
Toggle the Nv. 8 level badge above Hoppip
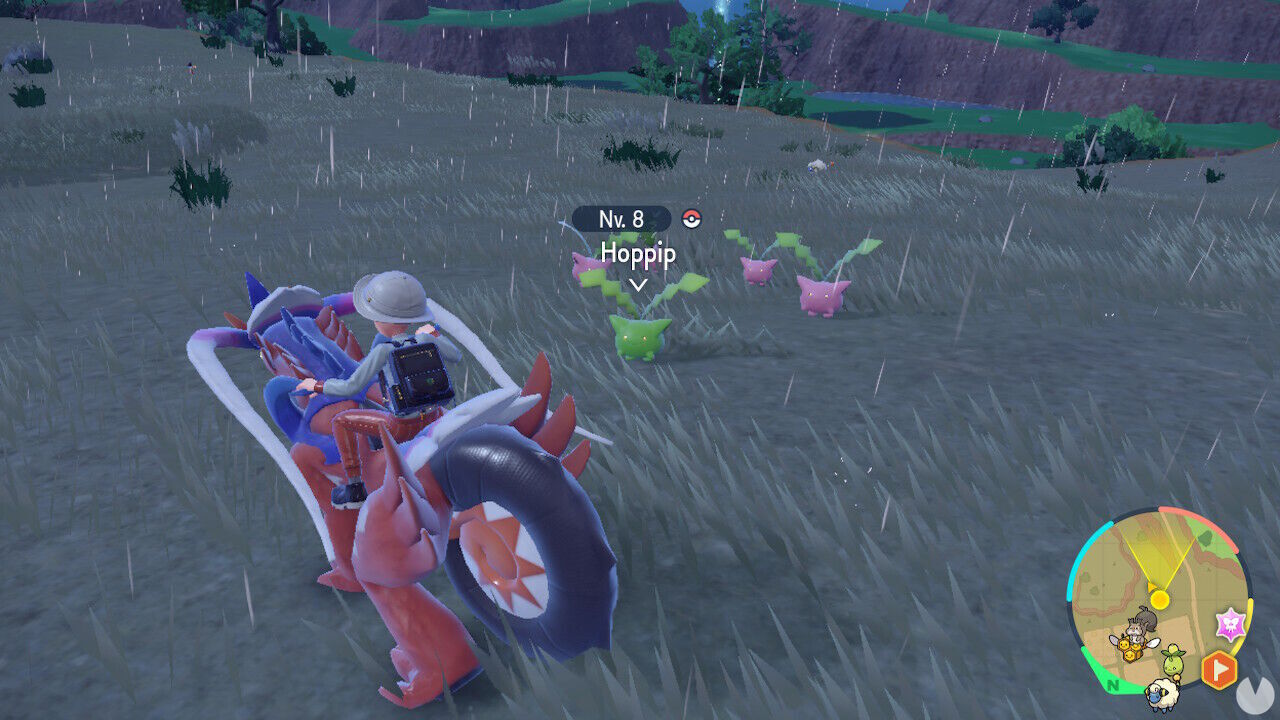622,218
